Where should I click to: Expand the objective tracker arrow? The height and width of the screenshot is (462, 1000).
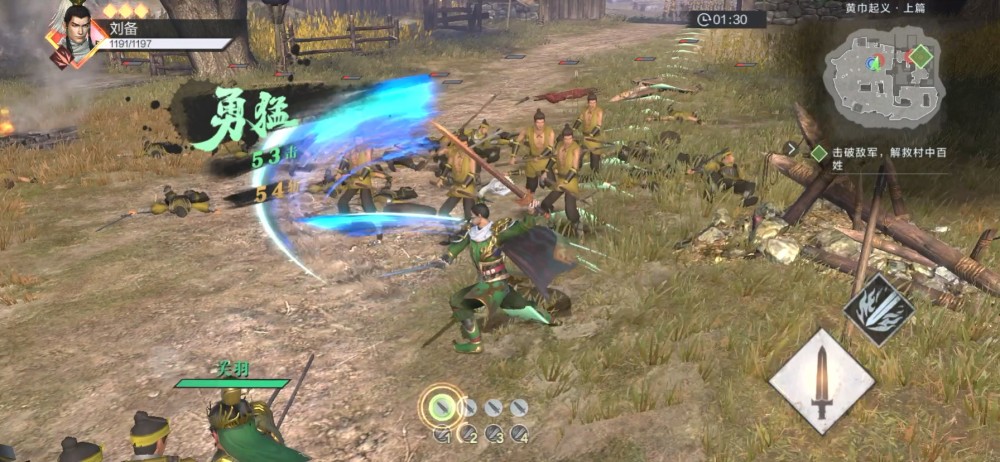point(792,149)
